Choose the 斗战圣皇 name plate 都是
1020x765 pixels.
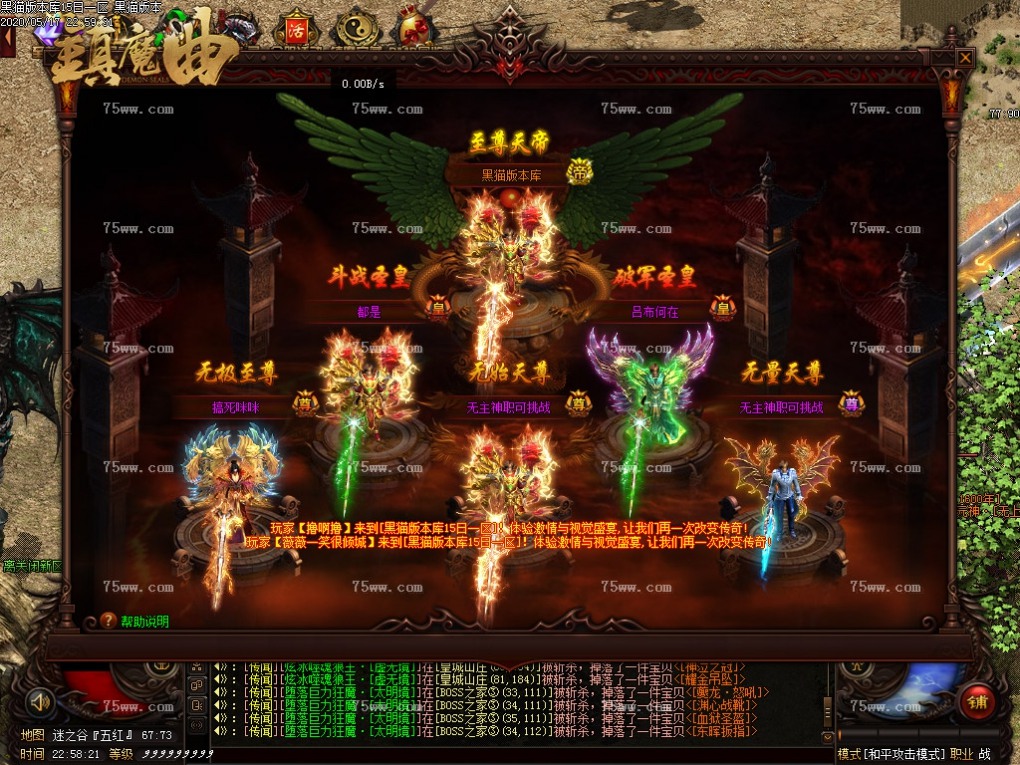(369, 311)
